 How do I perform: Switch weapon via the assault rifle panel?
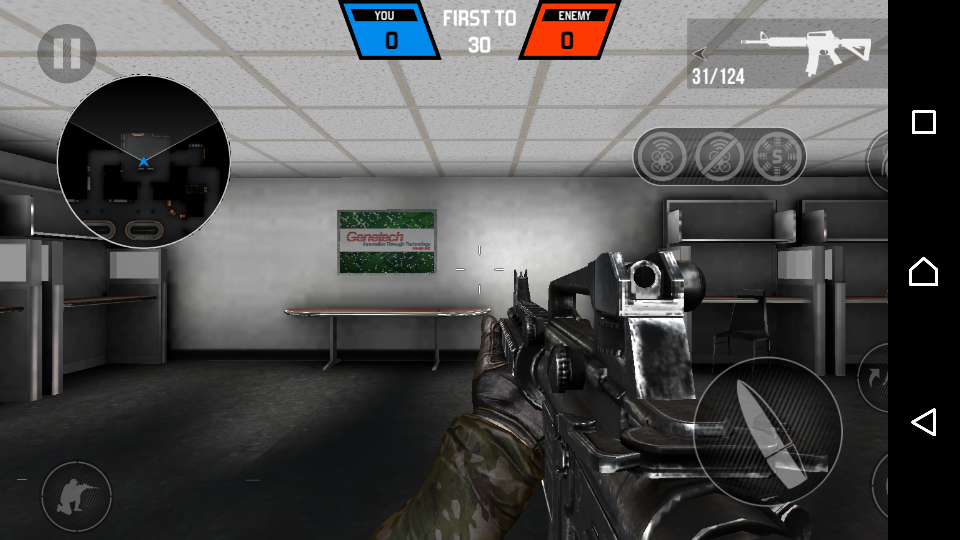787,54
